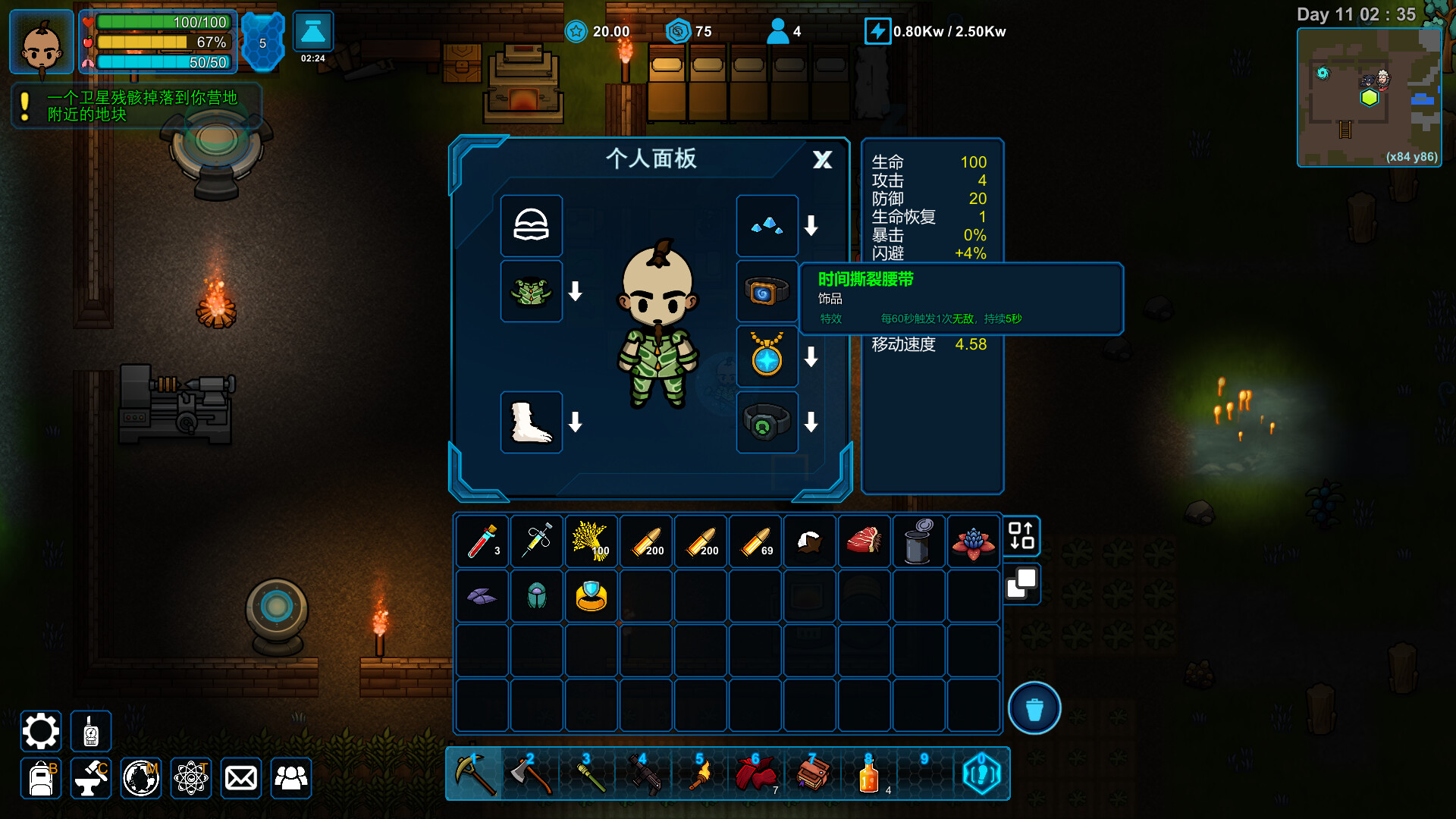The image size is (1456, 819).
Task: Click the inventory sort icon
Action: (1021, 537)
